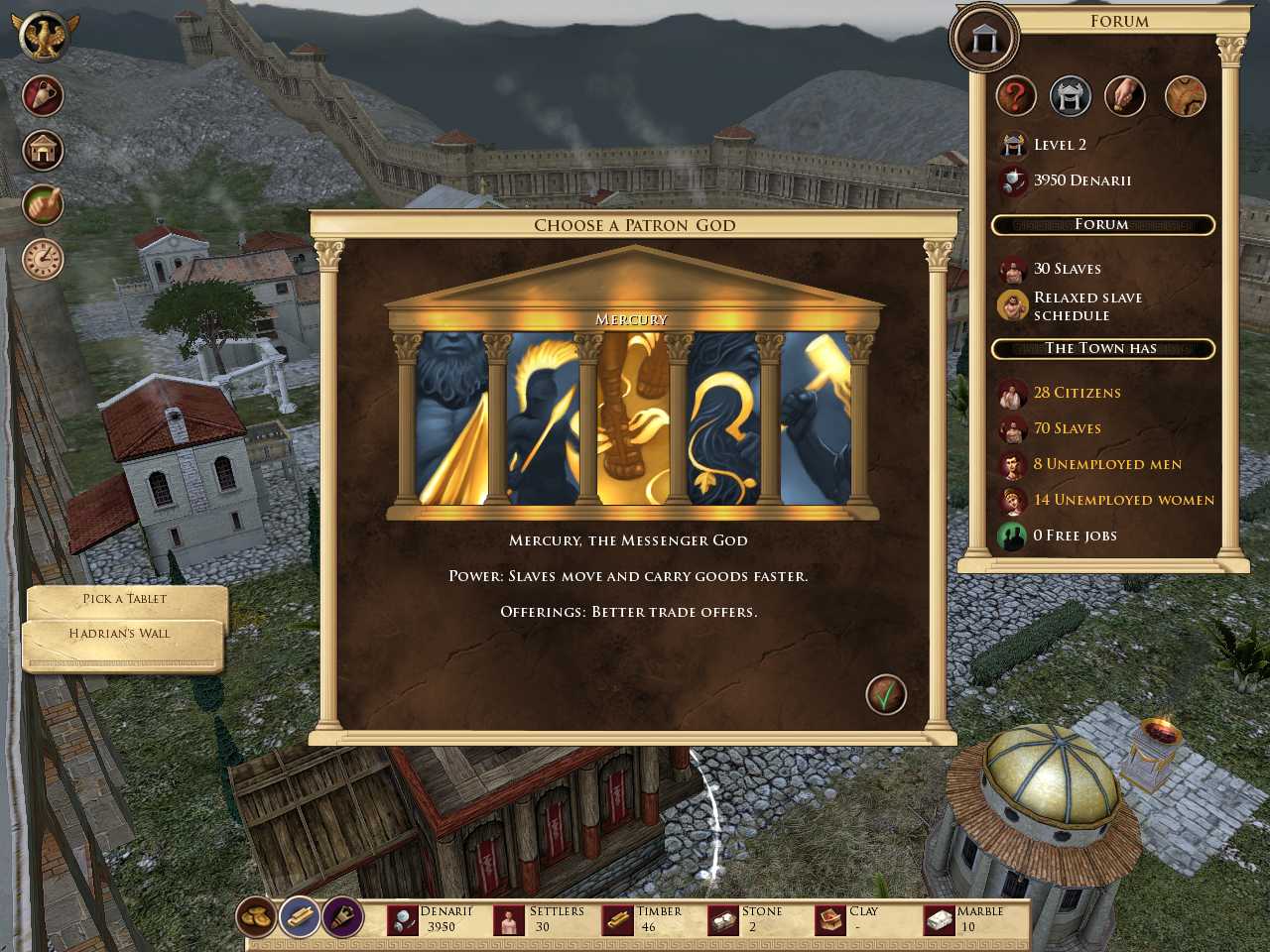Confirm god choice with green checkmark
Image resolution: width=1270 pixels, height=952 pixels.
[886, 694]
